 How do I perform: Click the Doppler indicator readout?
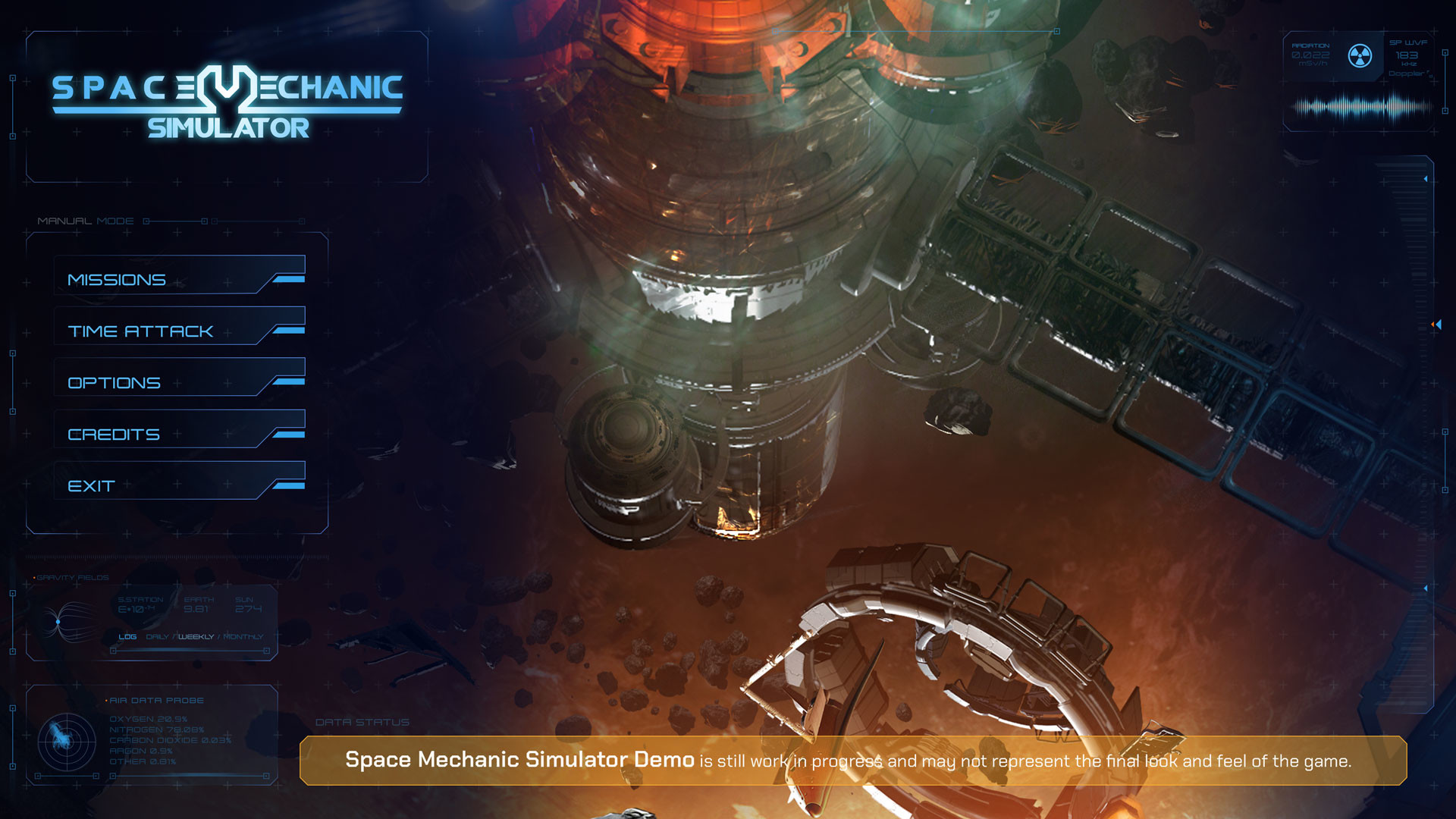click(1407, 73)
